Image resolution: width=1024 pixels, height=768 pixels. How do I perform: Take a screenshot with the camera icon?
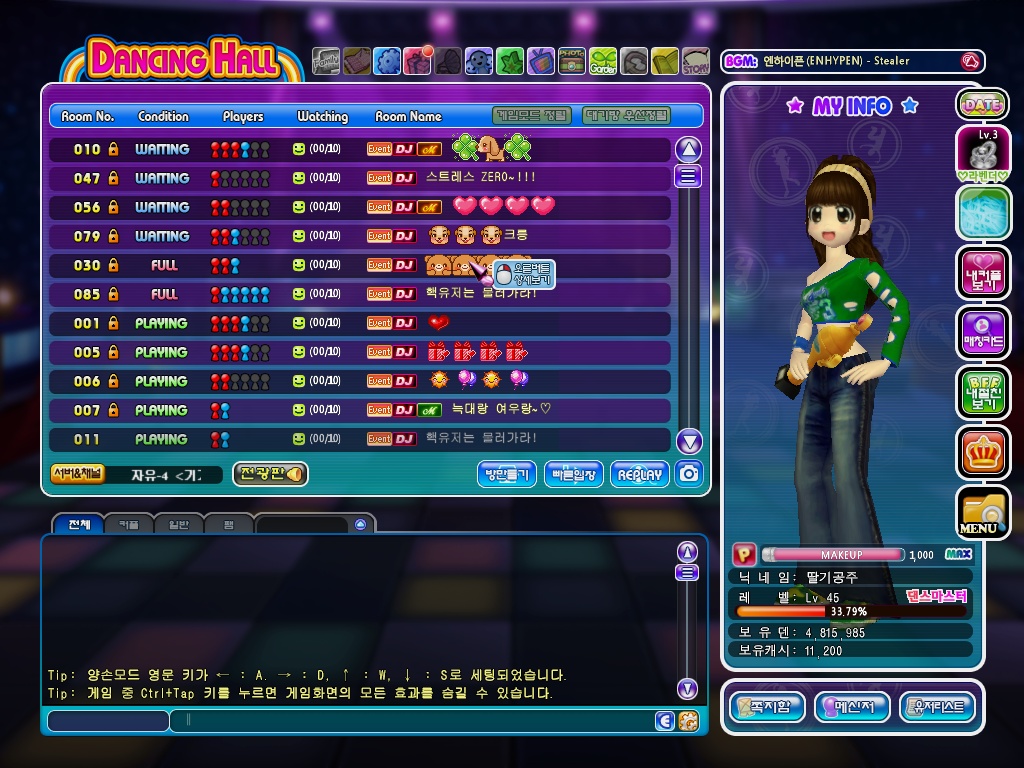point(688,474)
